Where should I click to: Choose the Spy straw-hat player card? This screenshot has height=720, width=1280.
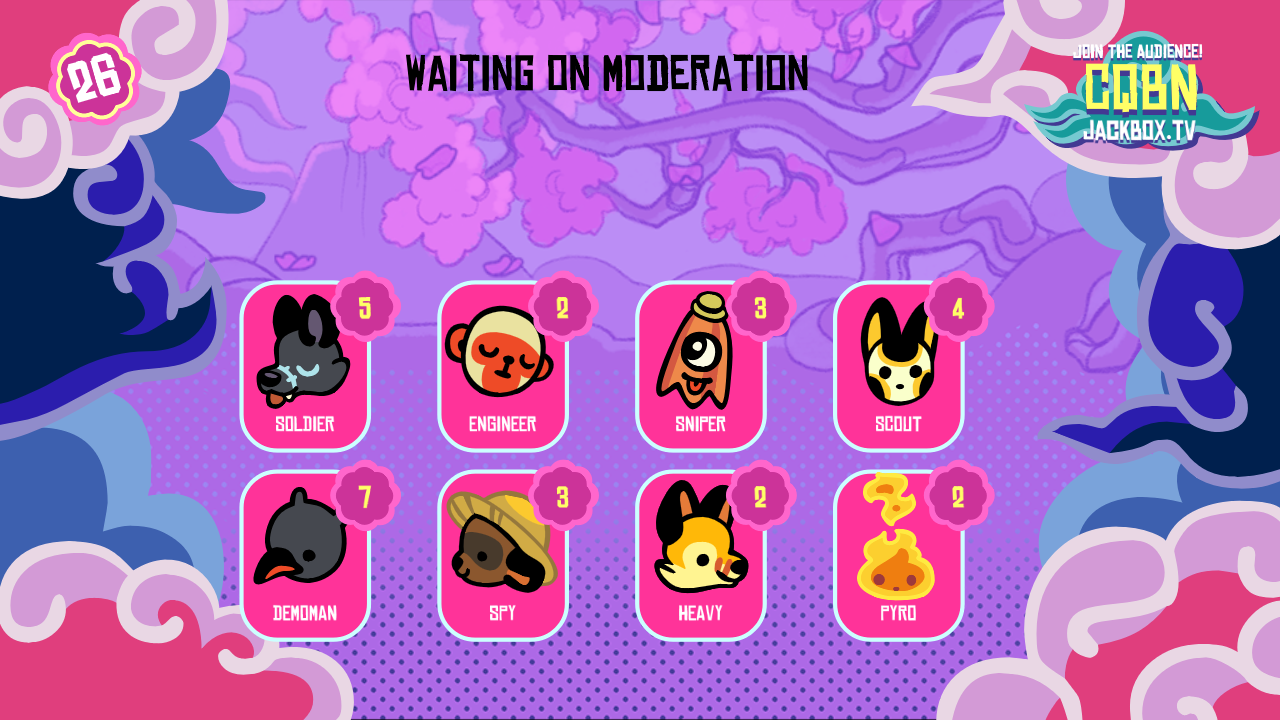502,556
